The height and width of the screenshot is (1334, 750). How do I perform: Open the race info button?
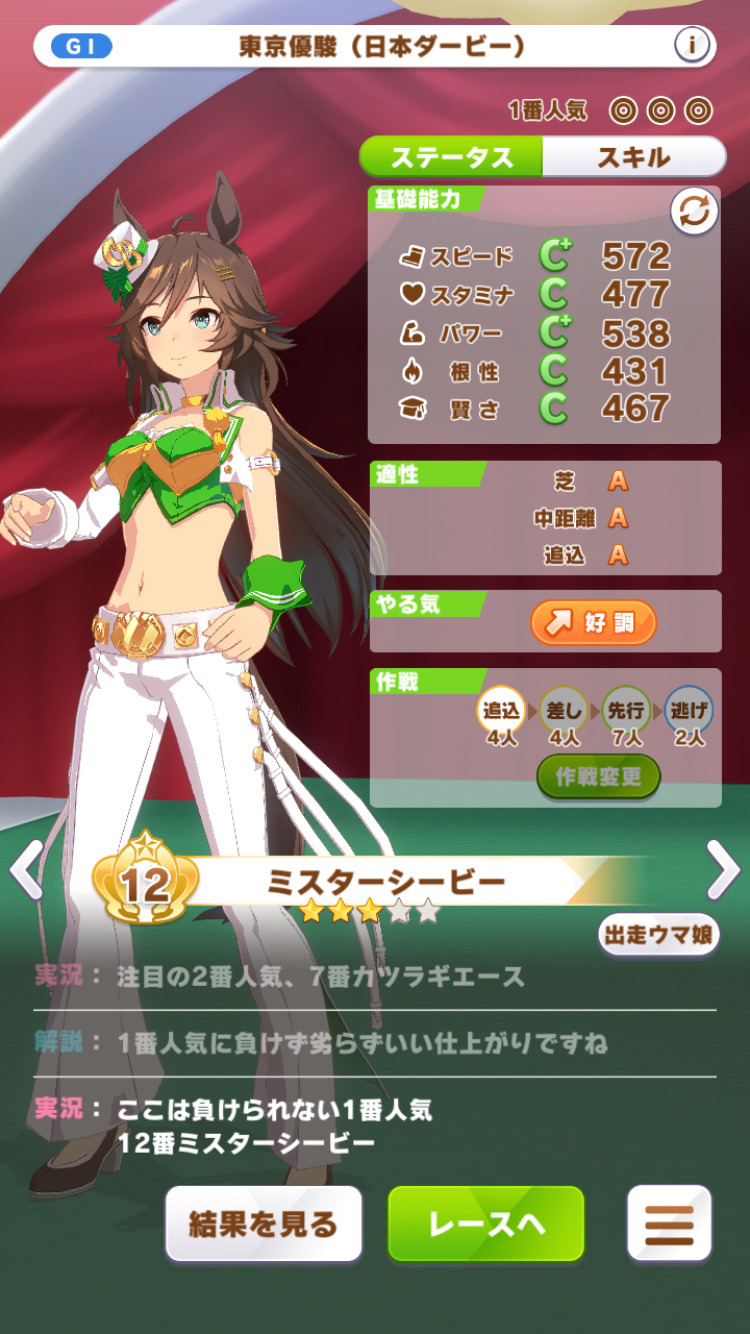[x=691, y=45]
